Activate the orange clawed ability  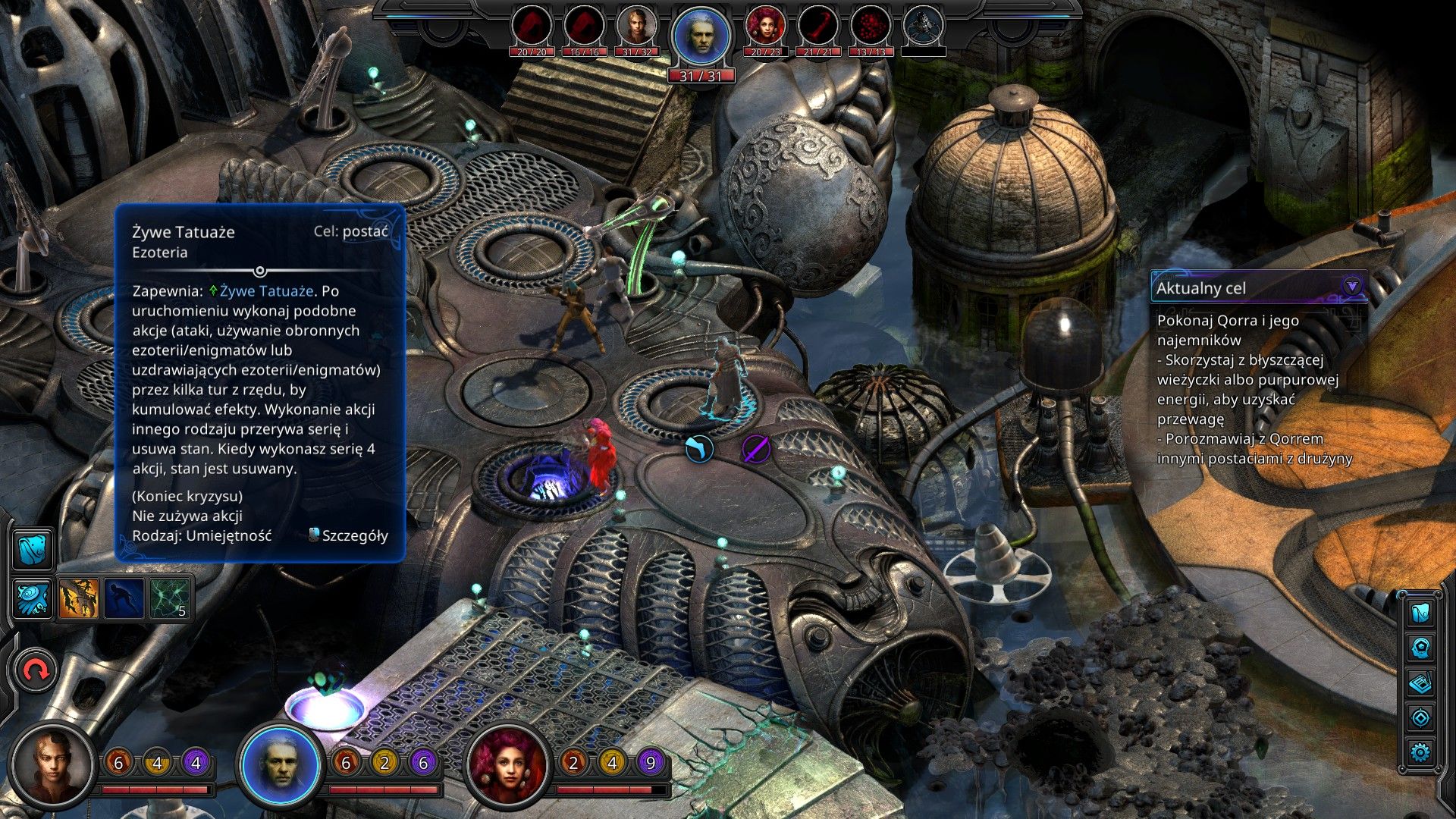[79, 598]
